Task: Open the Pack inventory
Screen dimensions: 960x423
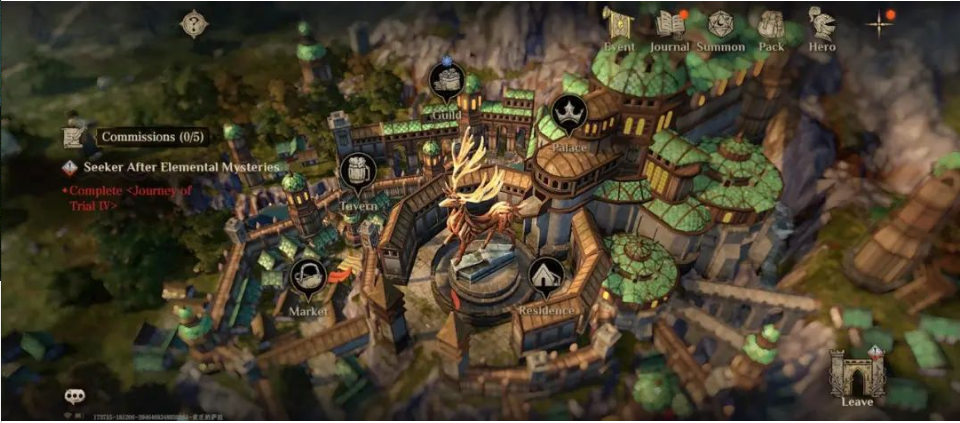Action: coord(771,27)
